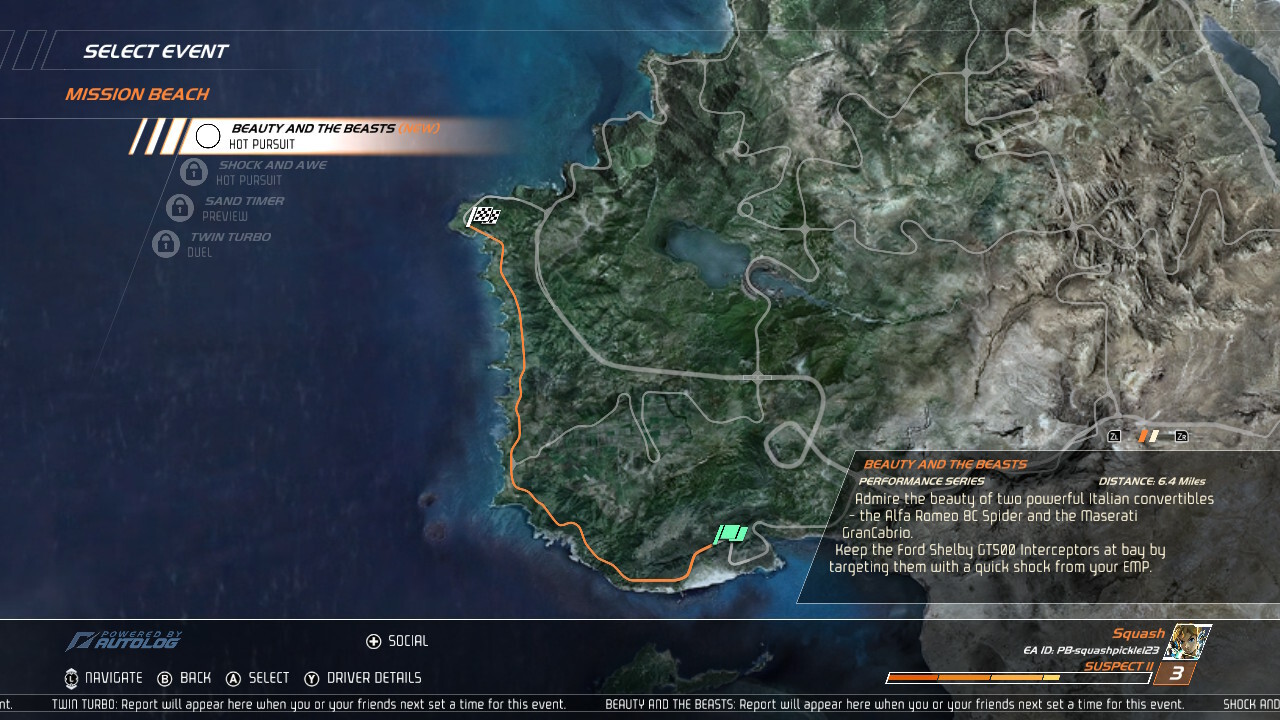Open the Social option
Image resolution: width=1280 pixels, height=720 pixels.
pos(397,641)
